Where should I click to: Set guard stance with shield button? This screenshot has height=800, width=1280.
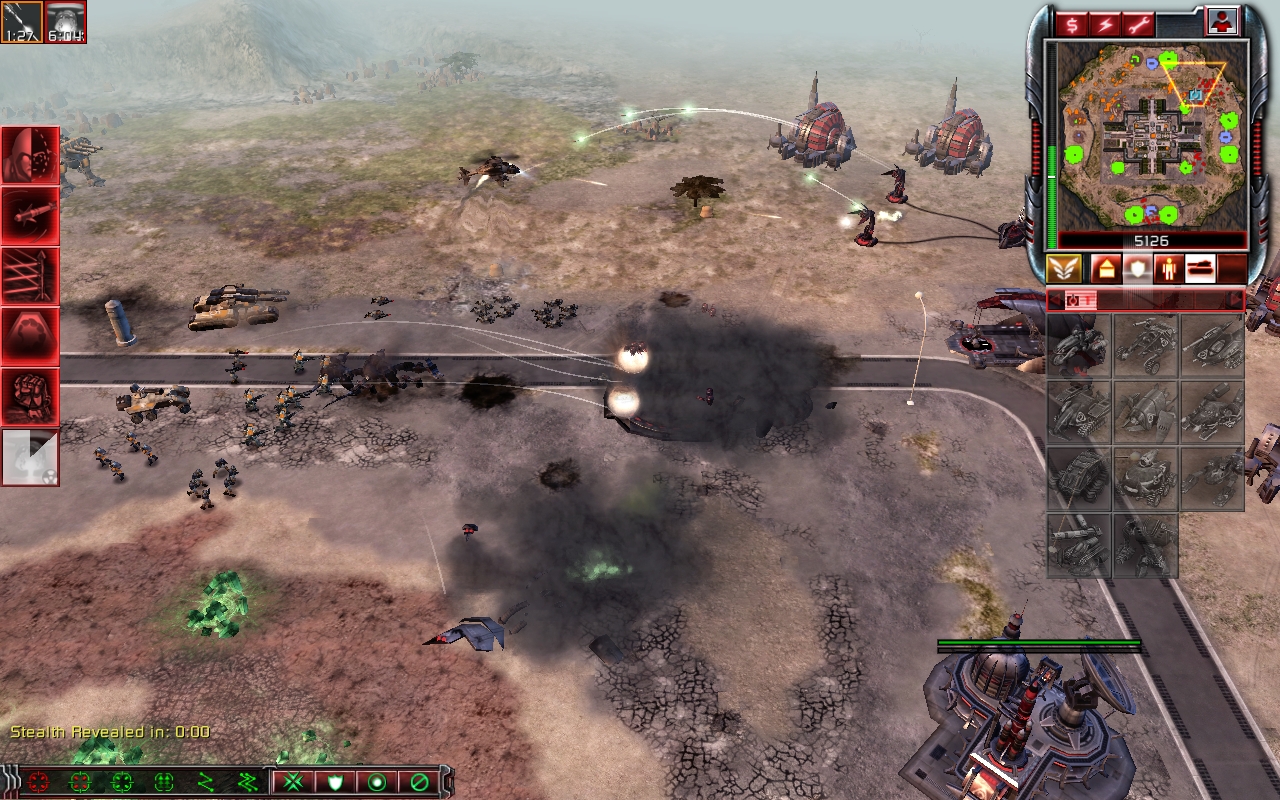335,781
